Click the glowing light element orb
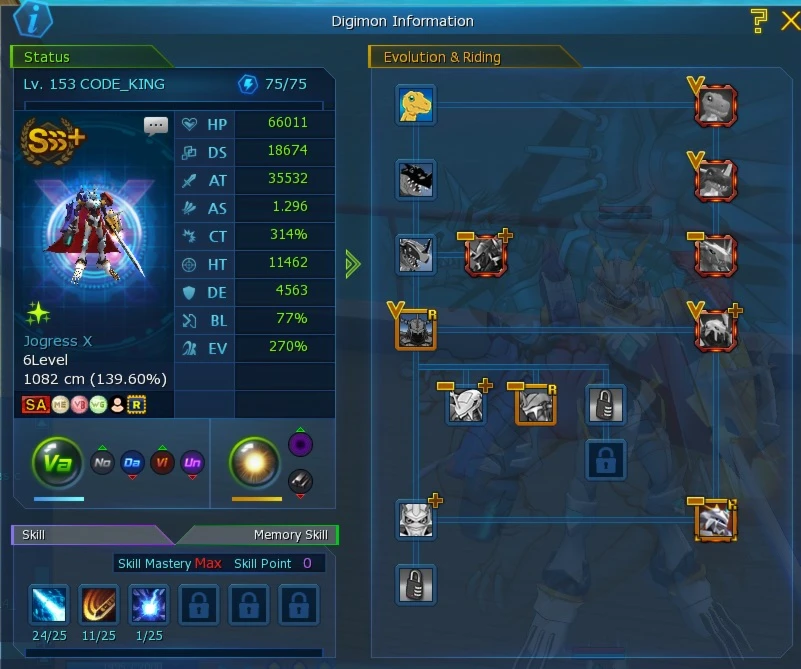The width and height of the screenshot is (801, 669). click(255, 462)
